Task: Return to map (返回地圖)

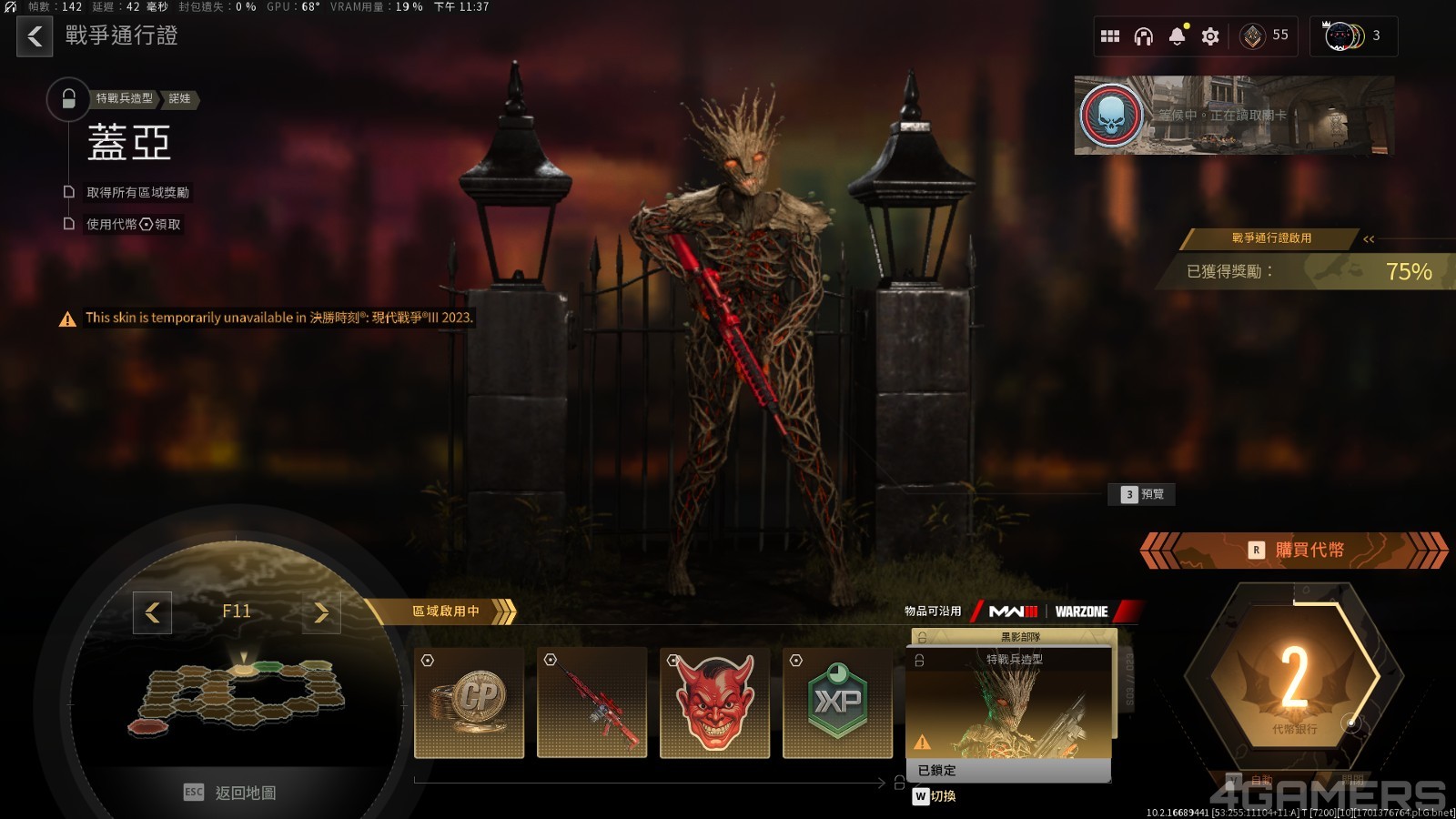Action: click(231, 793)
